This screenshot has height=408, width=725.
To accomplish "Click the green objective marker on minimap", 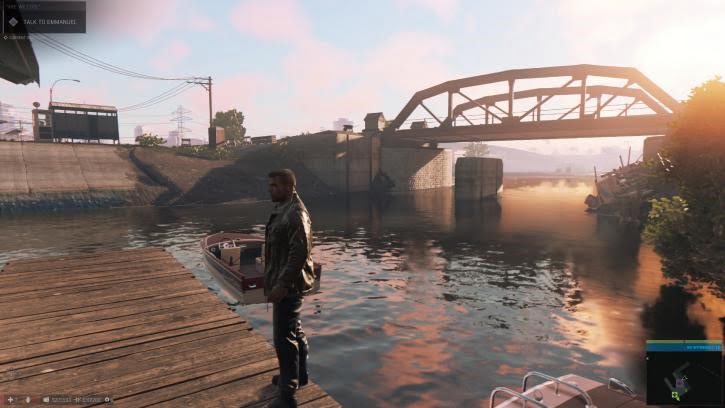I will pyautogui.click(x=676, y=395).
